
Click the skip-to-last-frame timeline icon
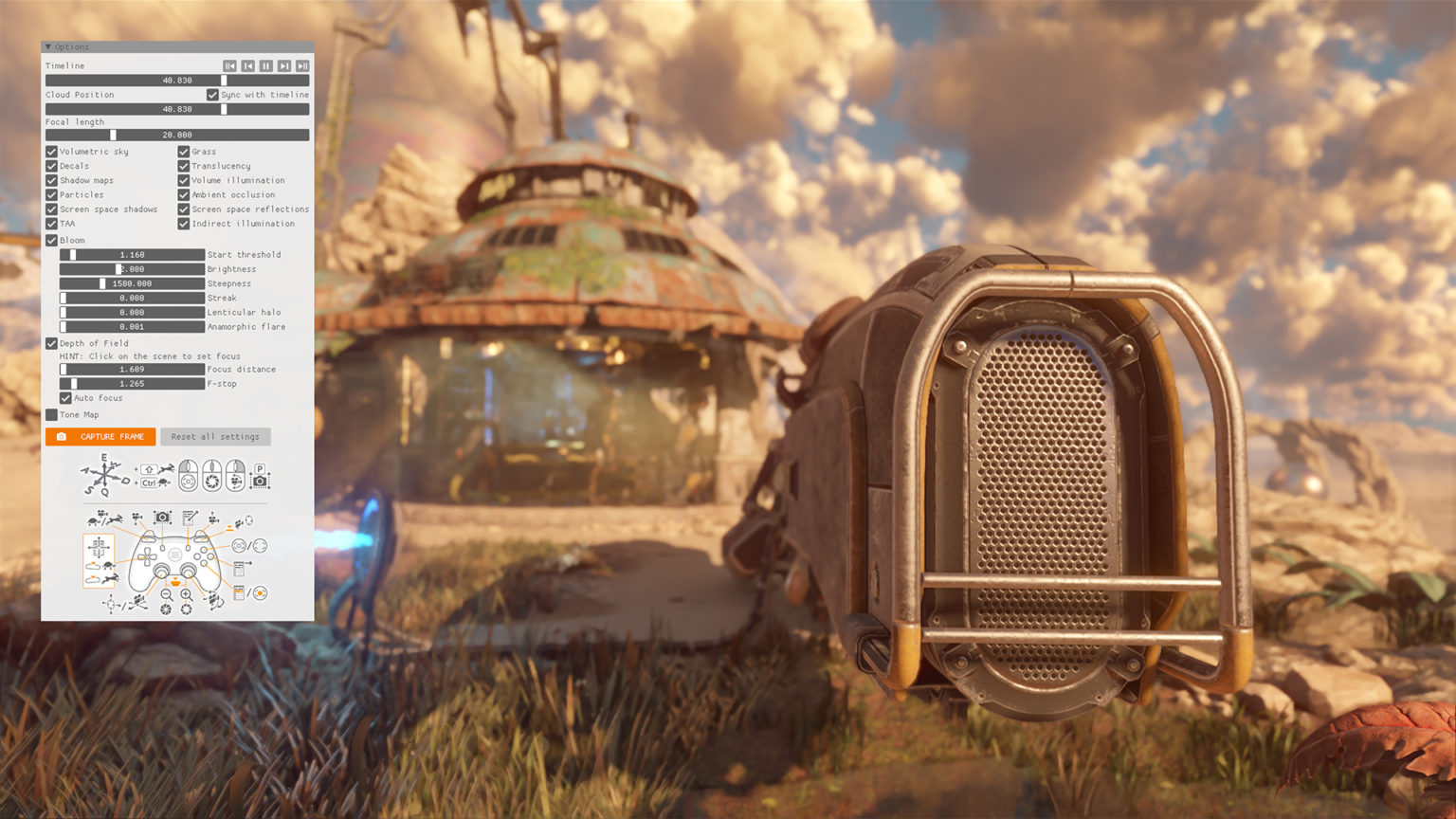(302, 65)
